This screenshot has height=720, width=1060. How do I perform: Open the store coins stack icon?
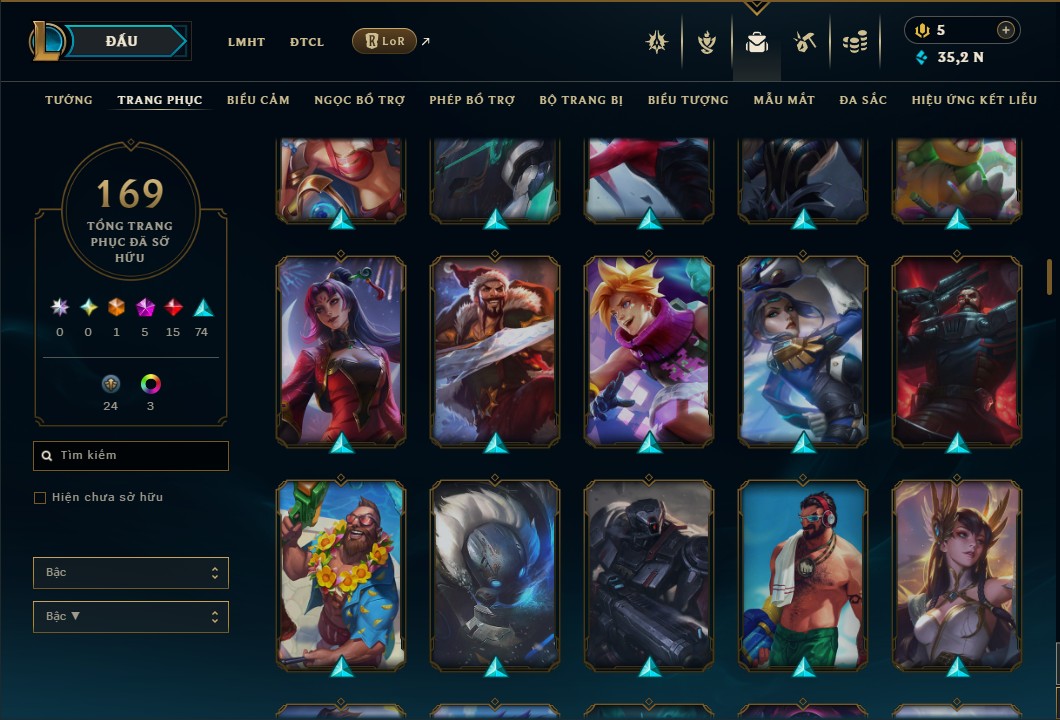tap(854, 42)
